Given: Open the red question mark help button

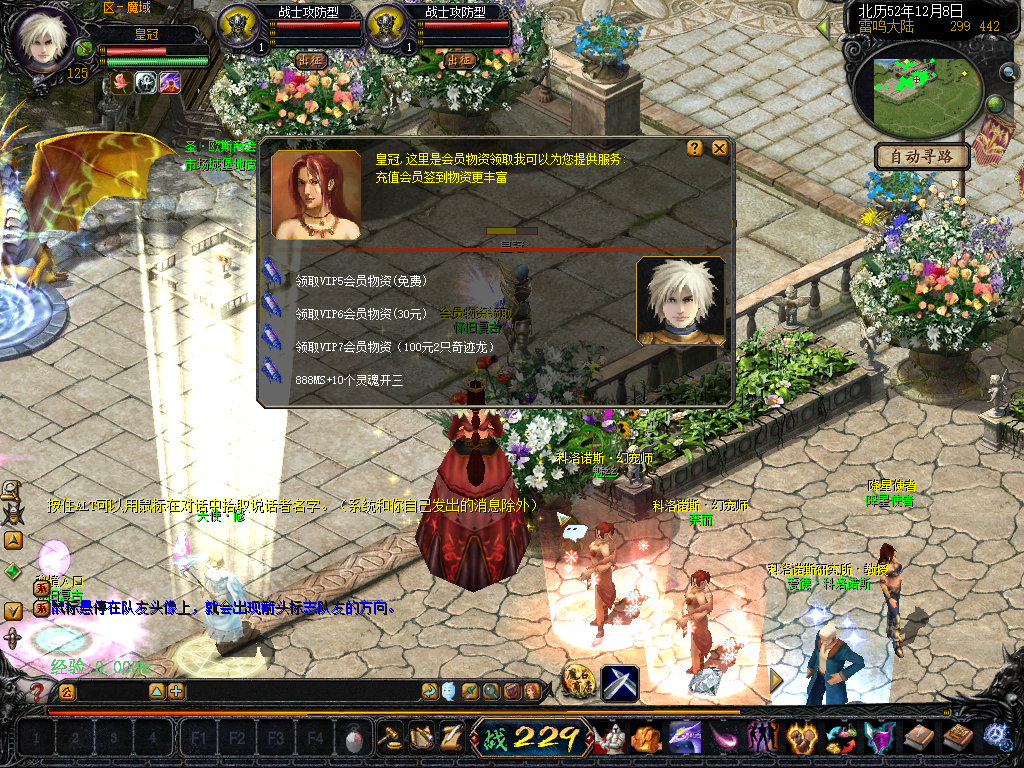Looking at the screenshot, I should pos(37,691).
